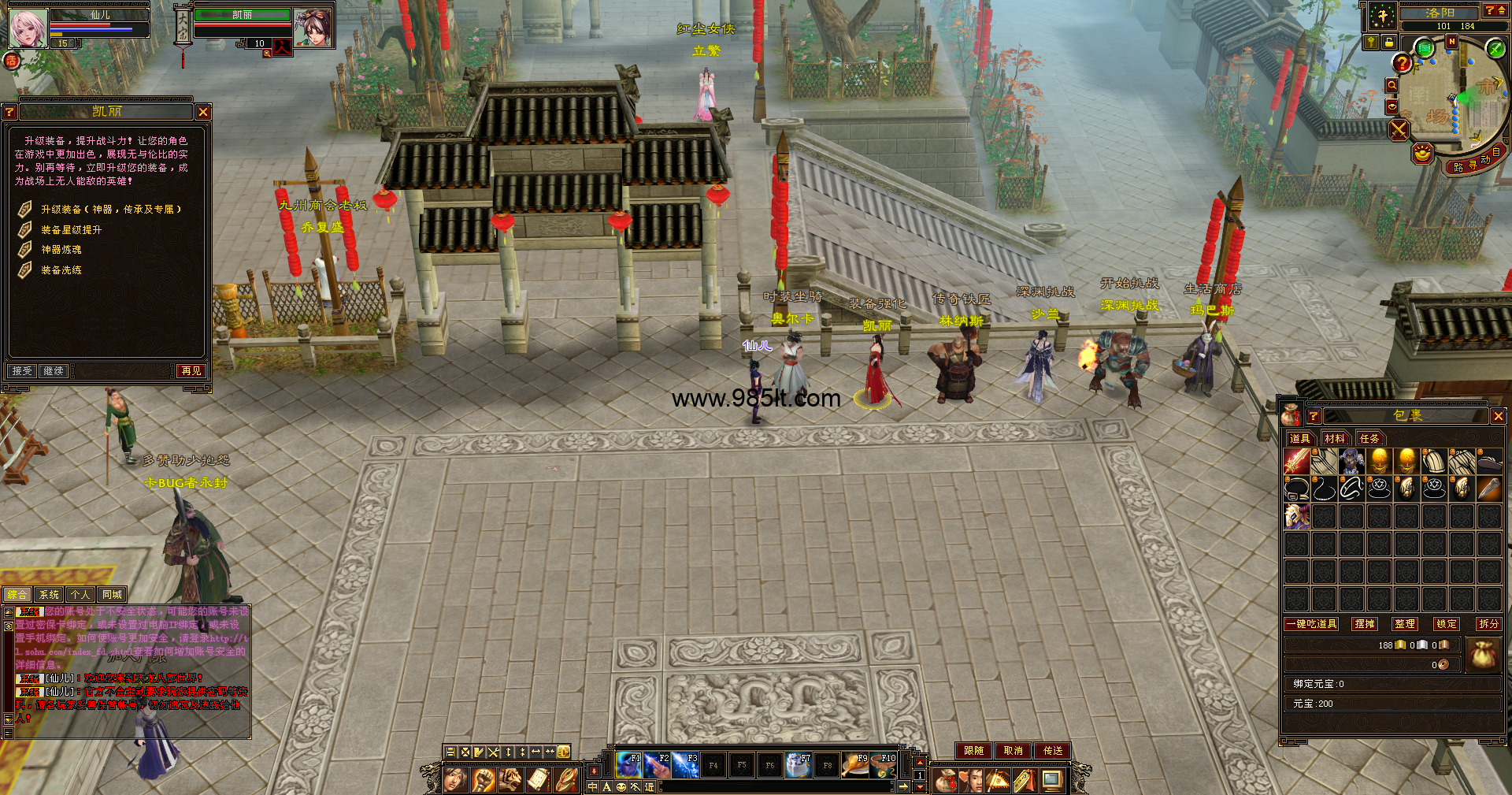Click the 跟随 follow button
Image resolution: width=1512 pixels, height=795 pixels.
click(973, 751)
